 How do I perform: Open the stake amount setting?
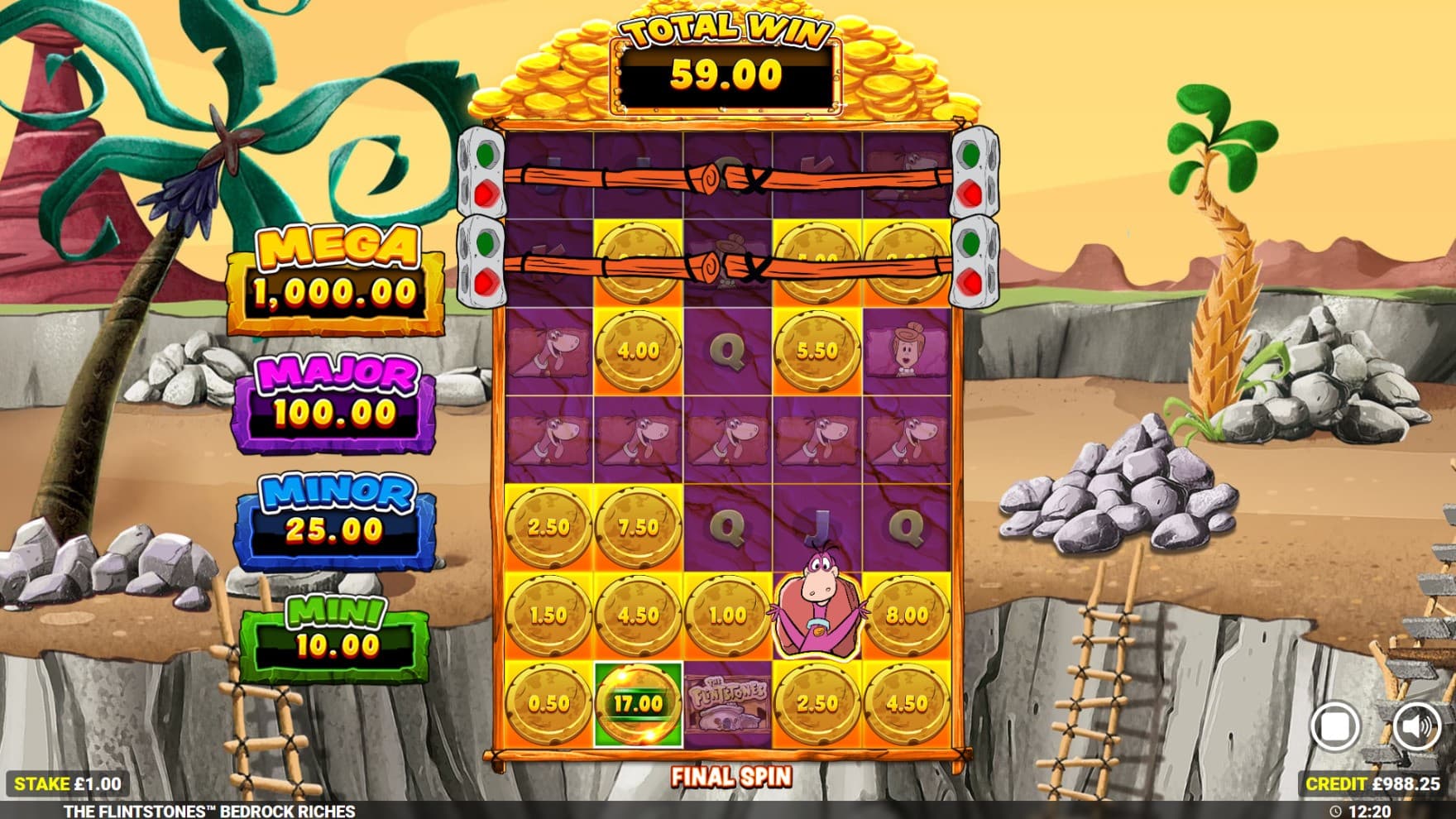68,783
